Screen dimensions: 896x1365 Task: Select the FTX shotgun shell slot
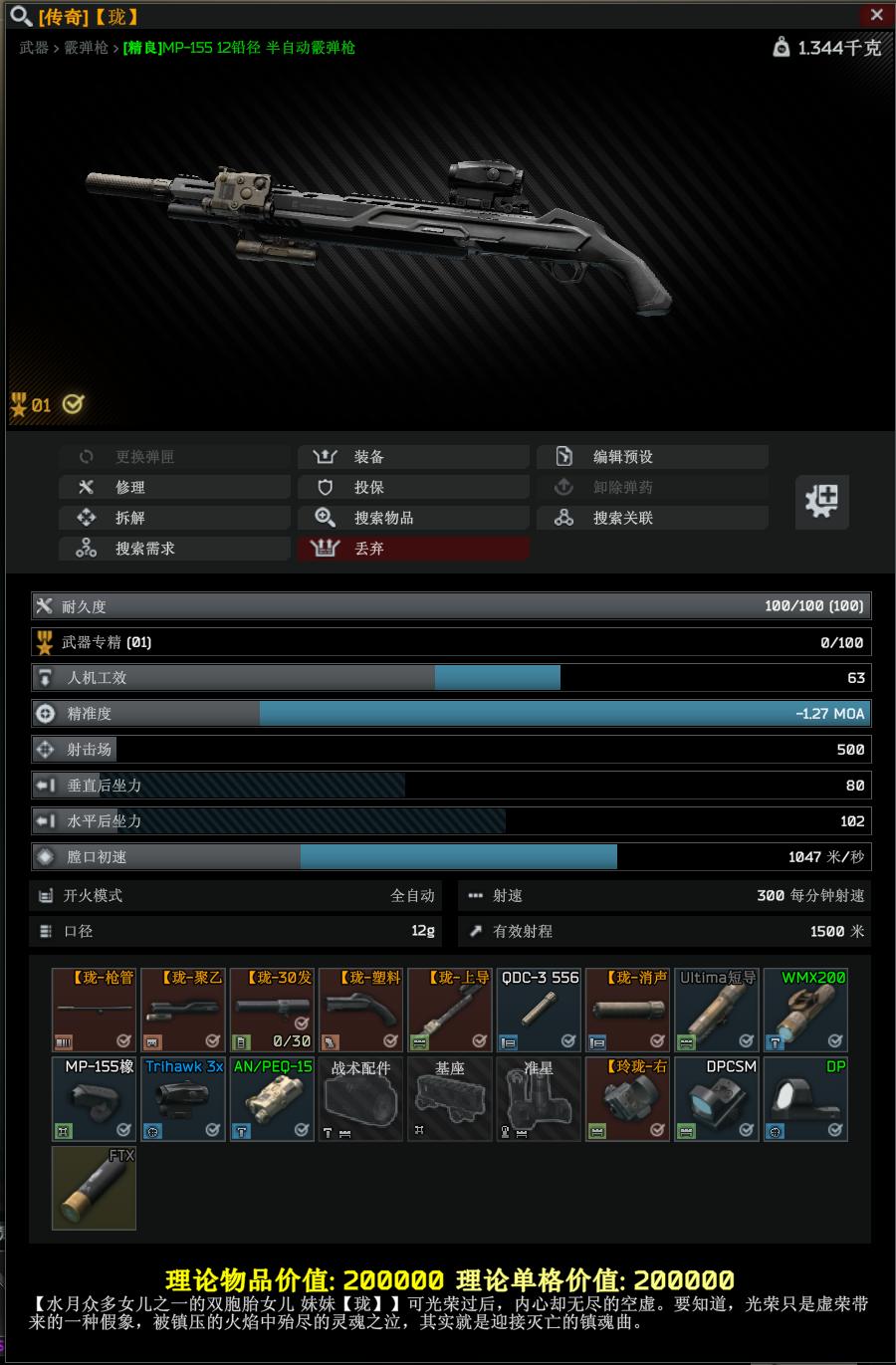94,1188
